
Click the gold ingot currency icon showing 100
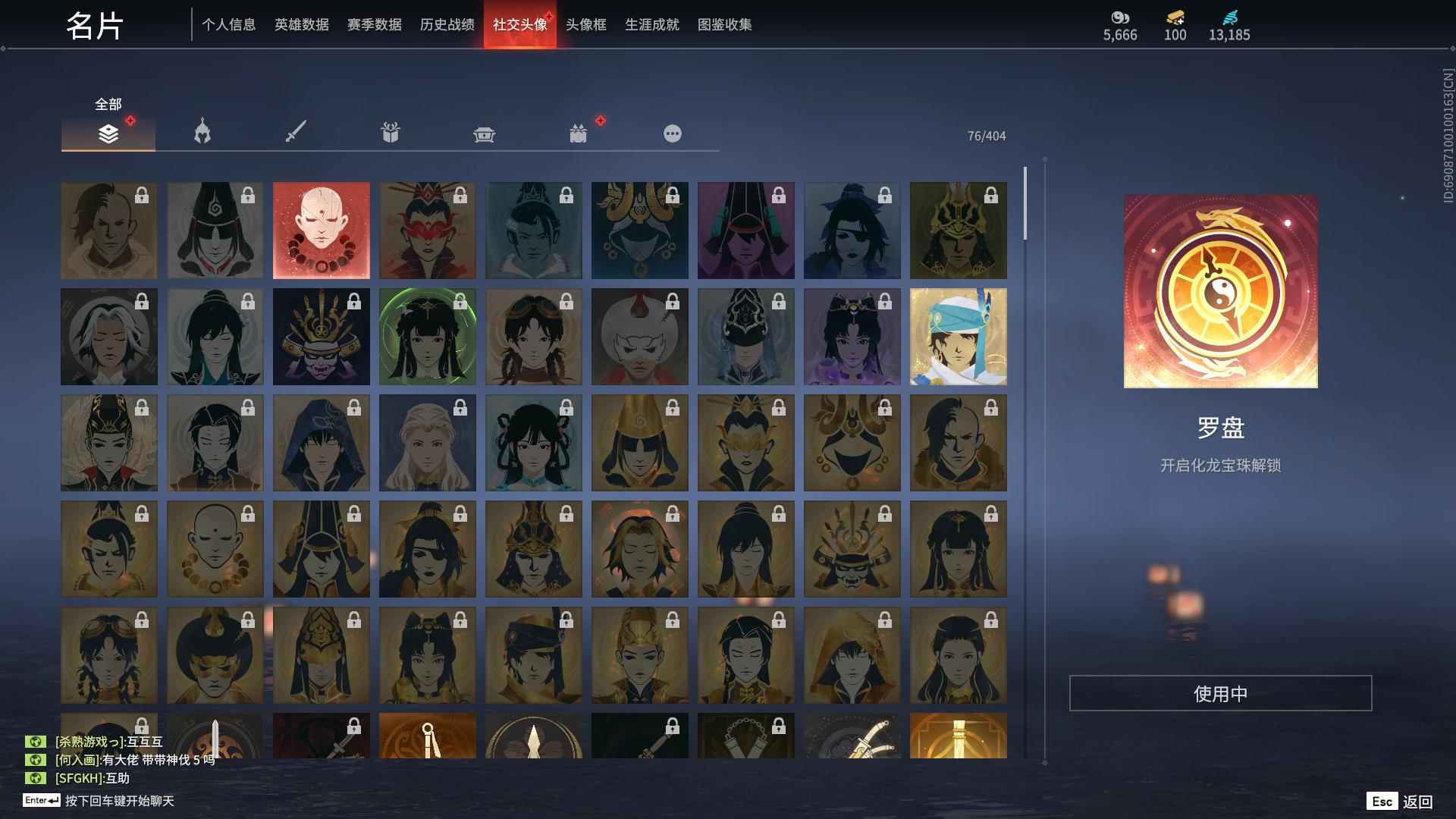[1172, 17]
